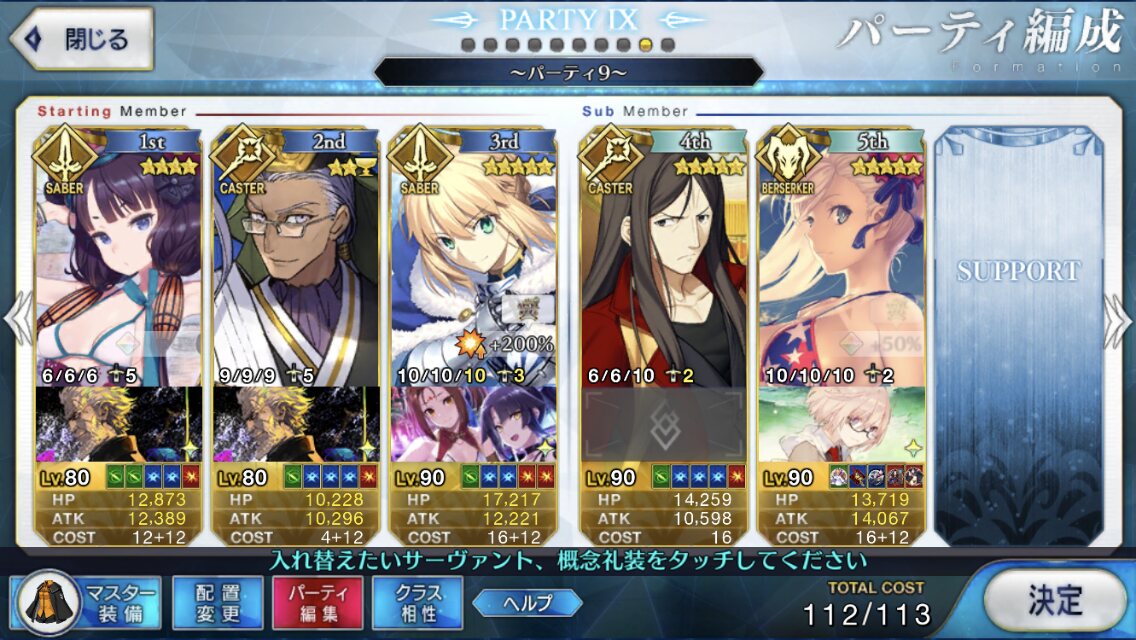Open the ヘルプ help panel
Viewport: 1136px width, 640px height.
(527, 602)
